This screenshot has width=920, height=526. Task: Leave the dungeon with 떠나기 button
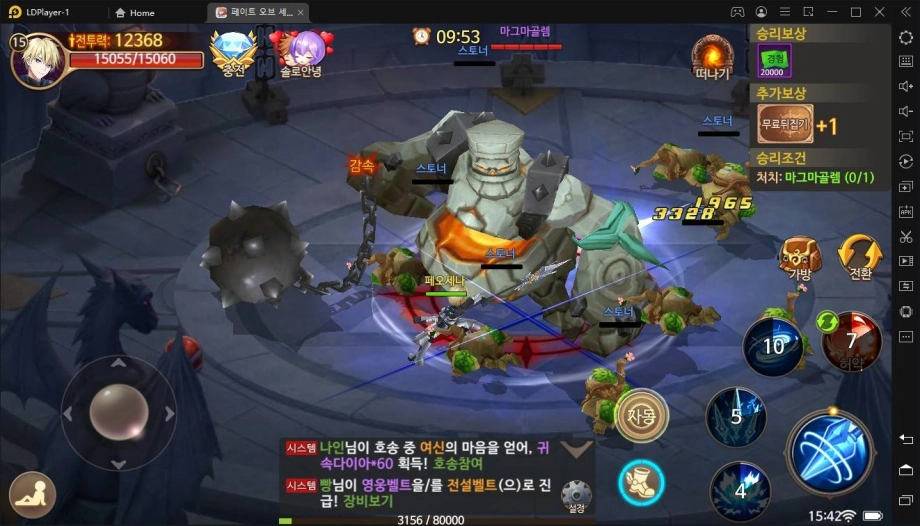point(712,57)
